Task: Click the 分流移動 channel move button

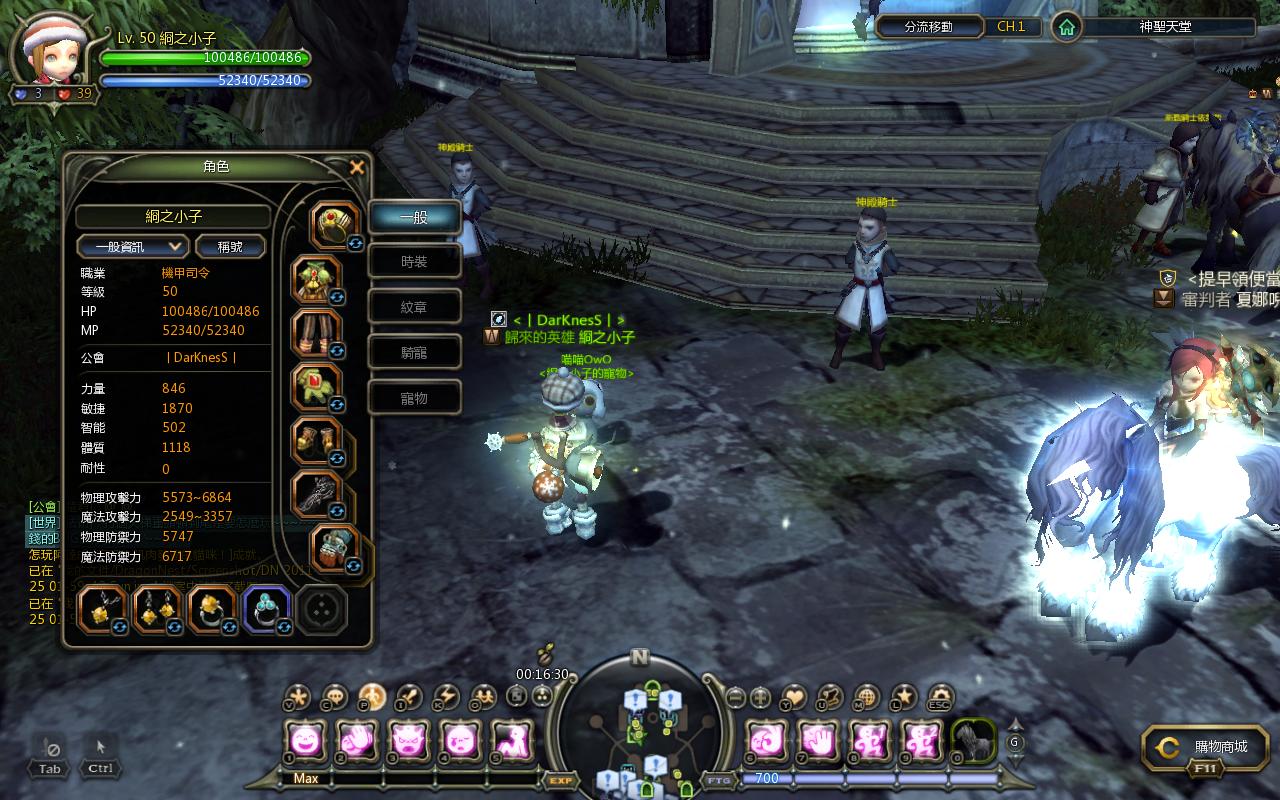Action: [x=928, y=27]
